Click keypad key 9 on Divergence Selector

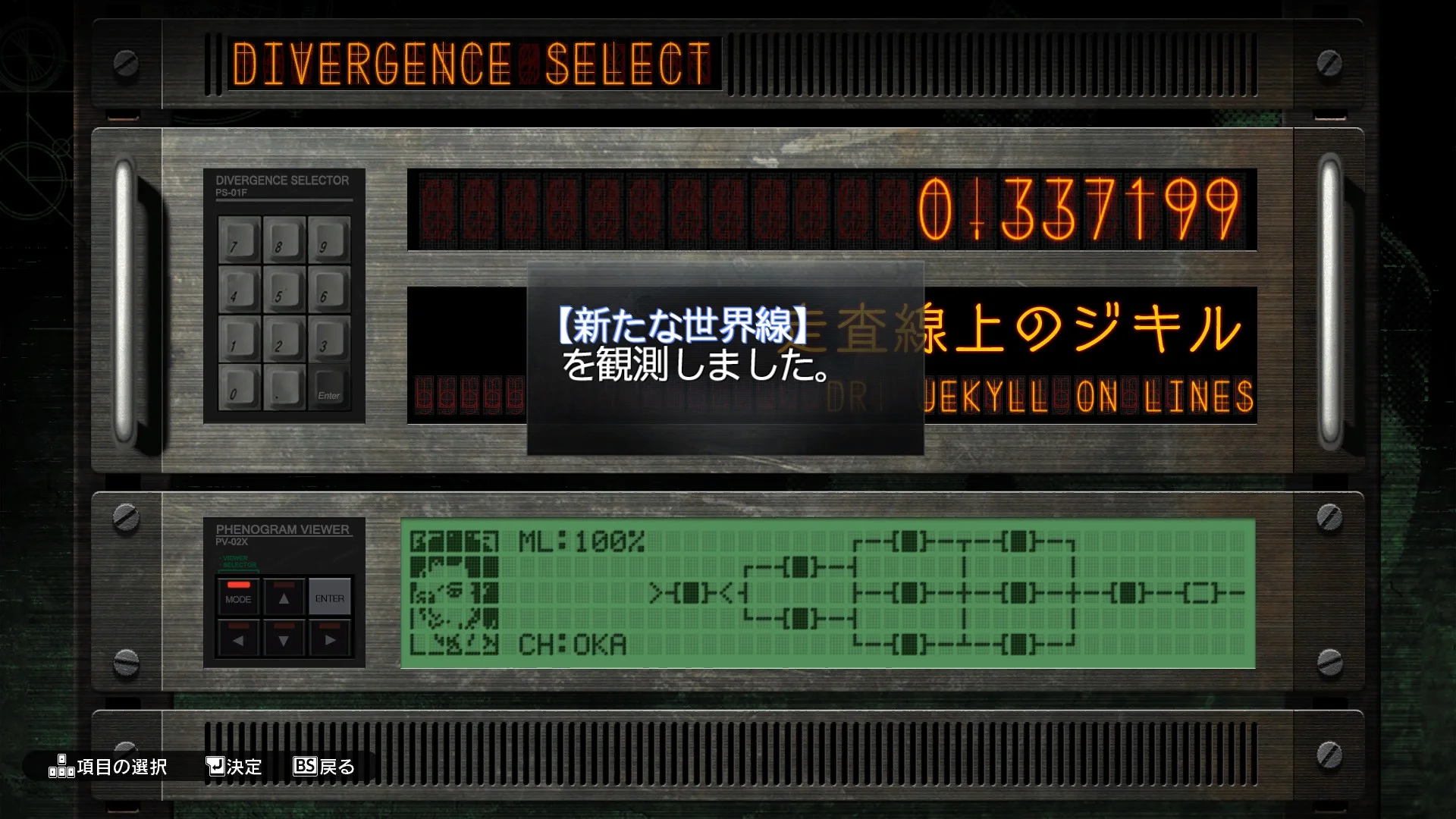pos(329,240)
